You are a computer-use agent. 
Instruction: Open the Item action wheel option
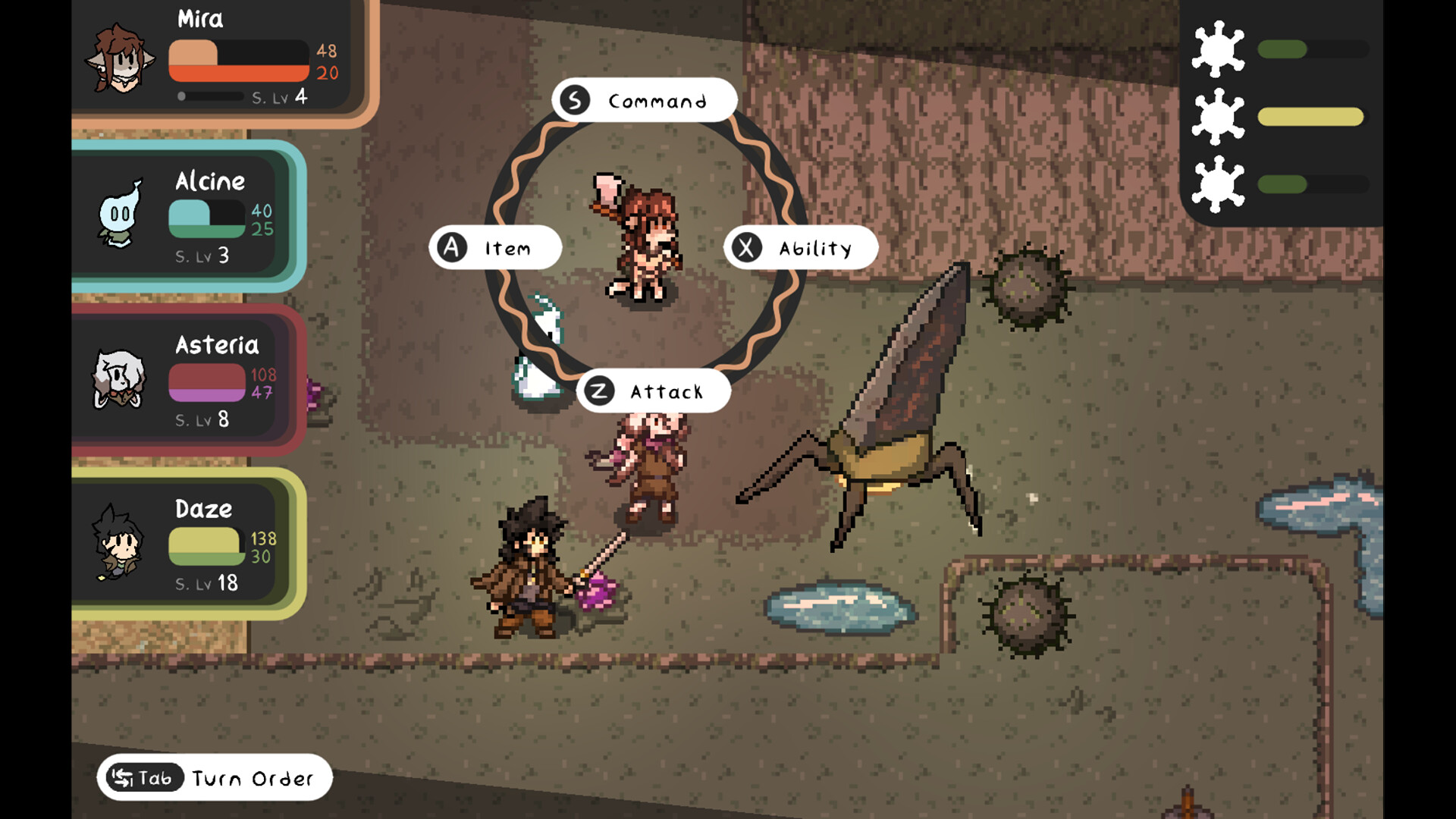pyautogui.click(x=497, y=247)
